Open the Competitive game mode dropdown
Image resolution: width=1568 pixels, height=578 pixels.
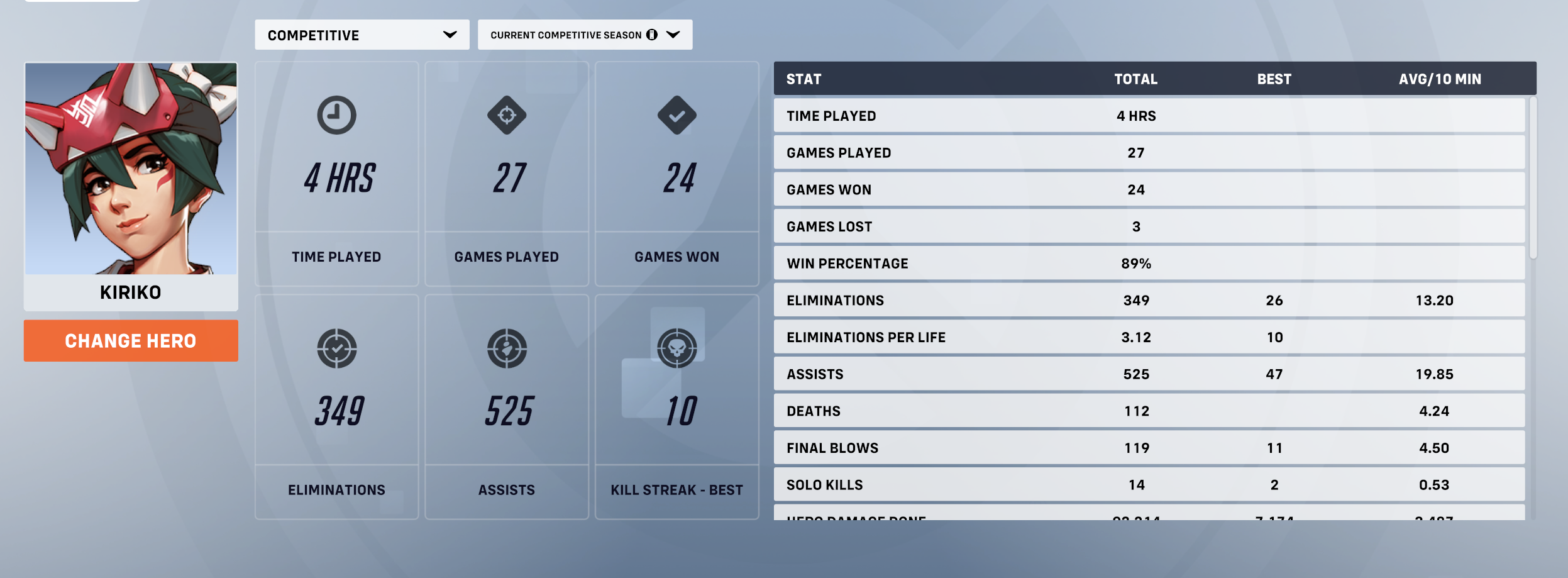(x=362, y=35)
